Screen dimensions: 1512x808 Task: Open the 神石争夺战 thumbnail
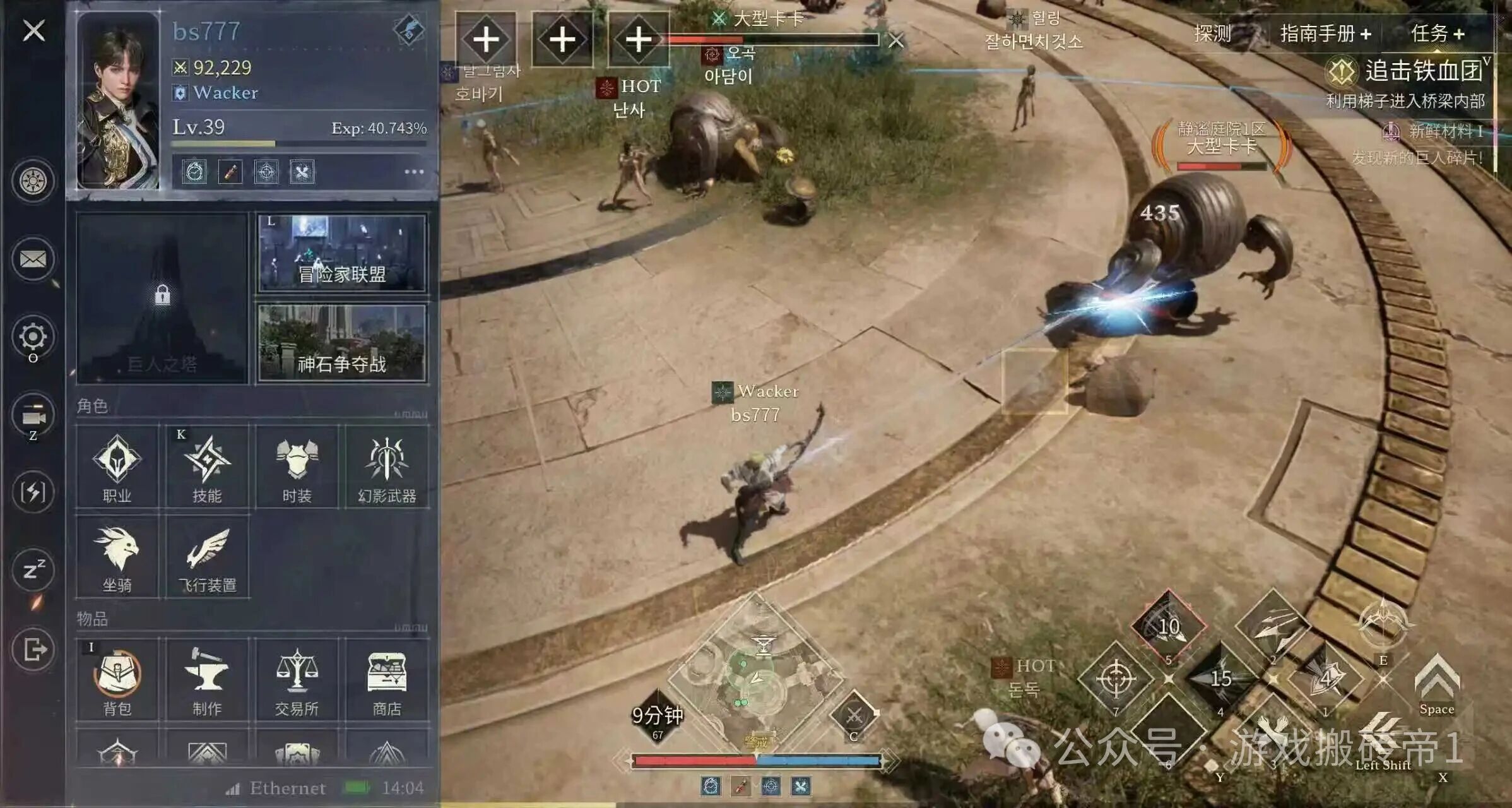(341, 343)
